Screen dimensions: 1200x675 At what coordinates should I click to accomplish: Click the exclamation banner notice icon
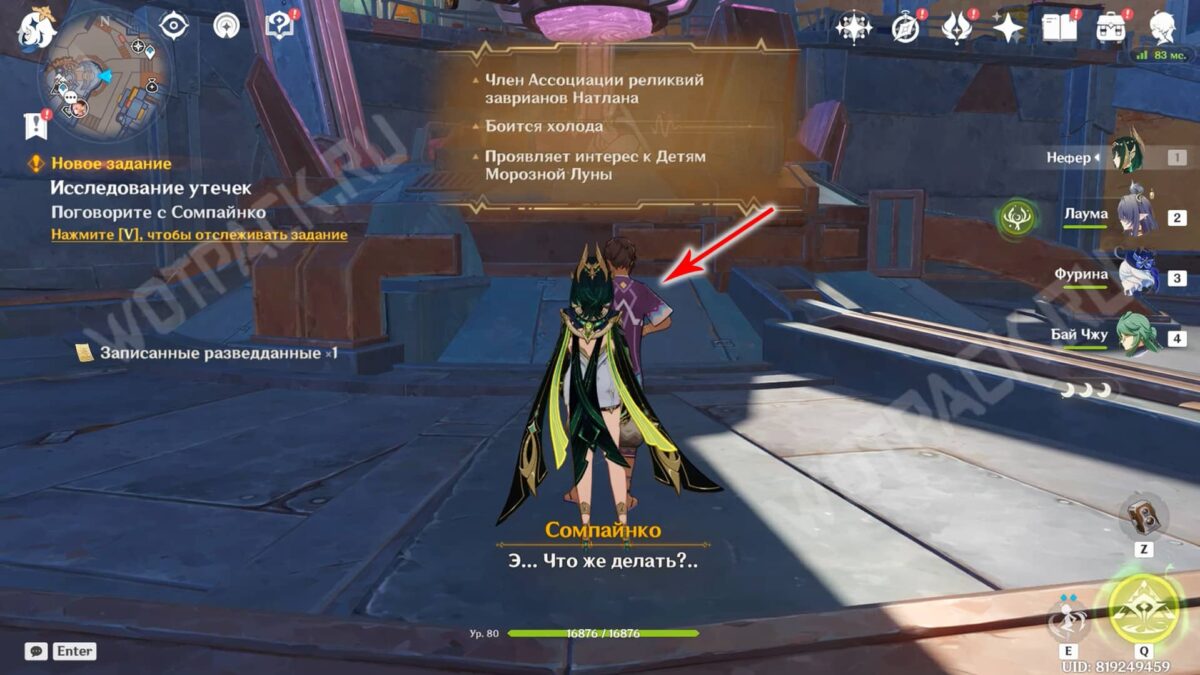[37, 125]
